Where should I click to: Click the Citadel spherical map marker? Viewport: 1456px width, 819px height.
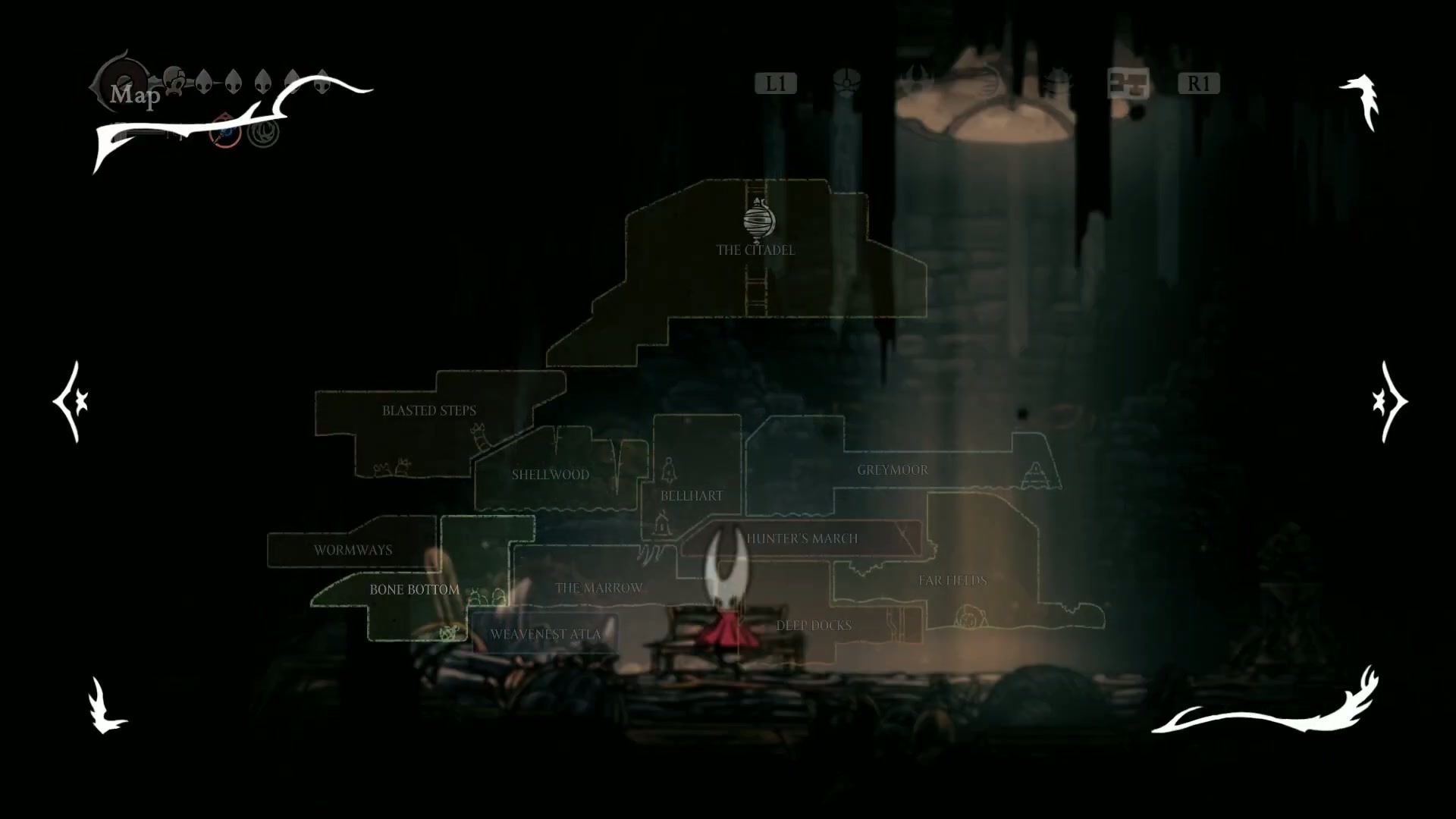(x=759, y=218)
